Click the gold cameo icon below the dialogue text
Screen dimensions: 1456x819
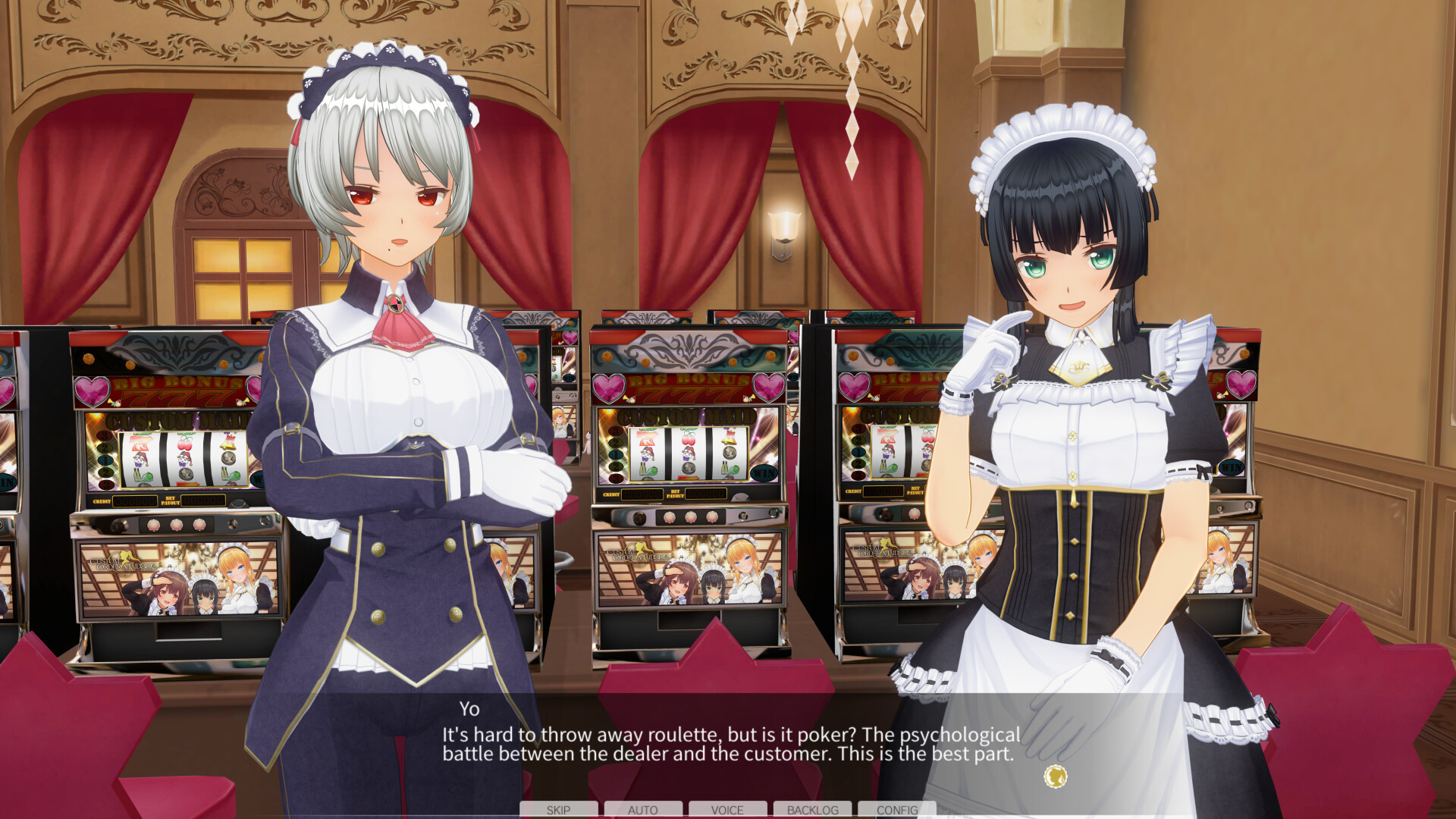(x=1054, y=775)
